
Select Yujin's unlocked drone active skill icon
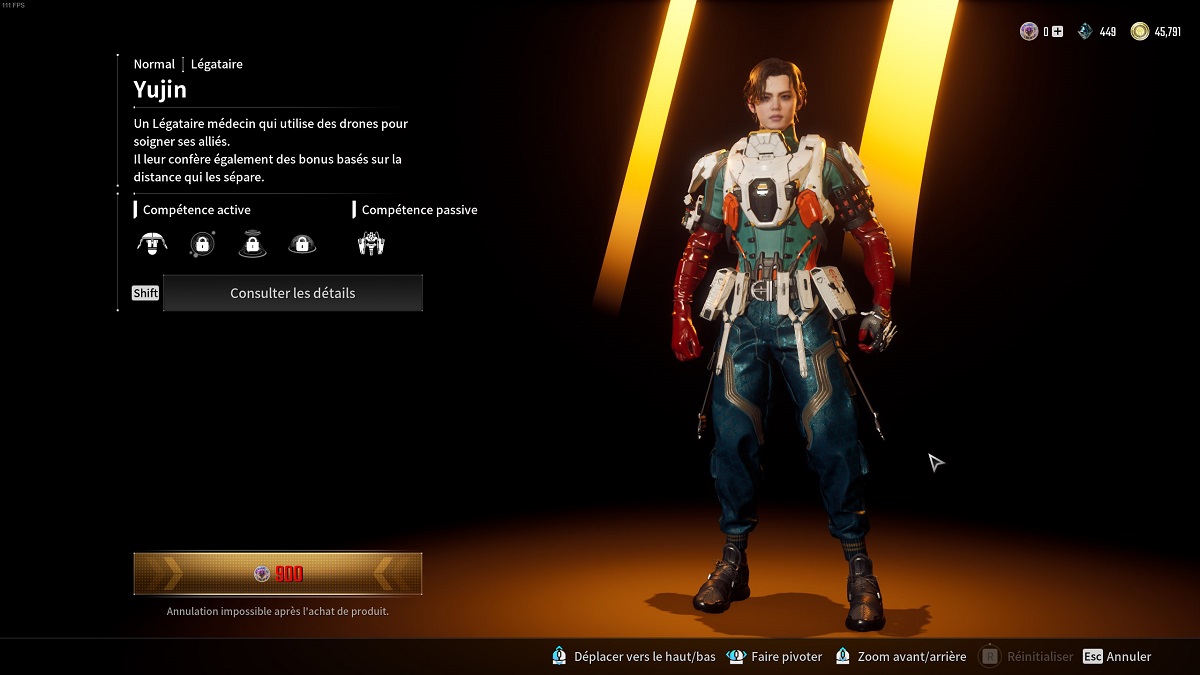152,242
